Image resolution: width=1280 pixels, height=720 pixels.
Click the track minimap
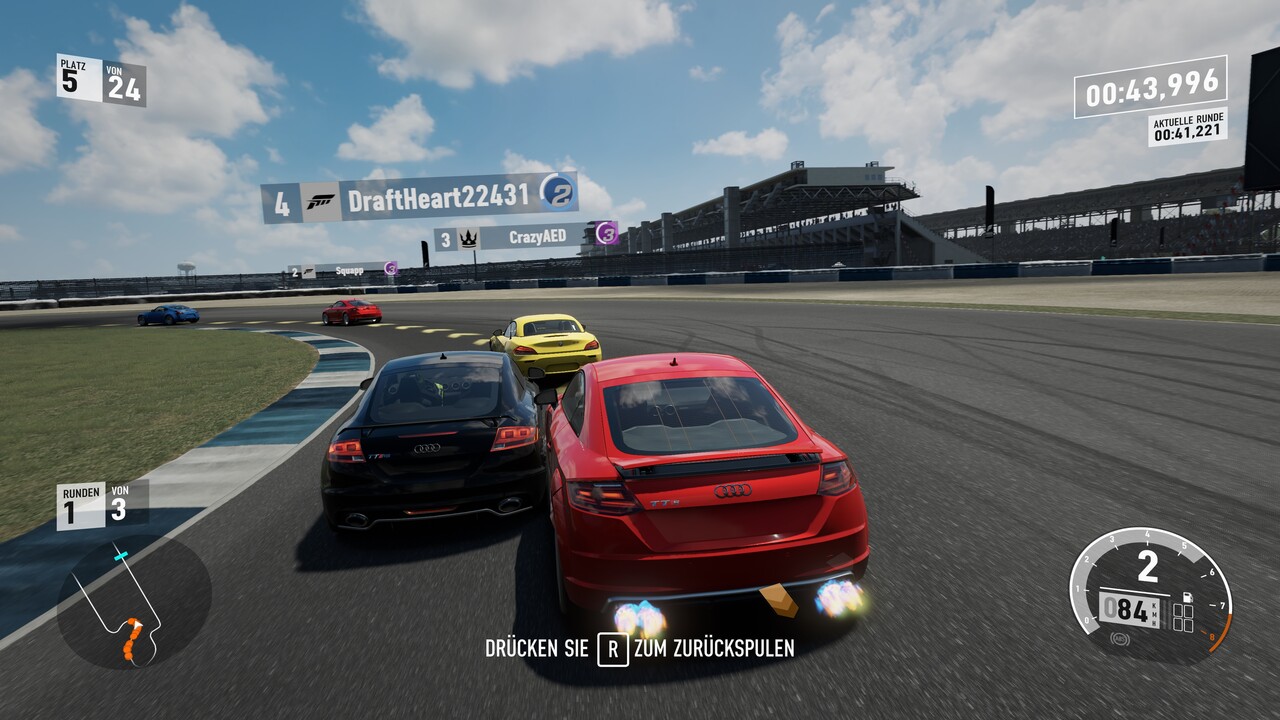(133, 602)
